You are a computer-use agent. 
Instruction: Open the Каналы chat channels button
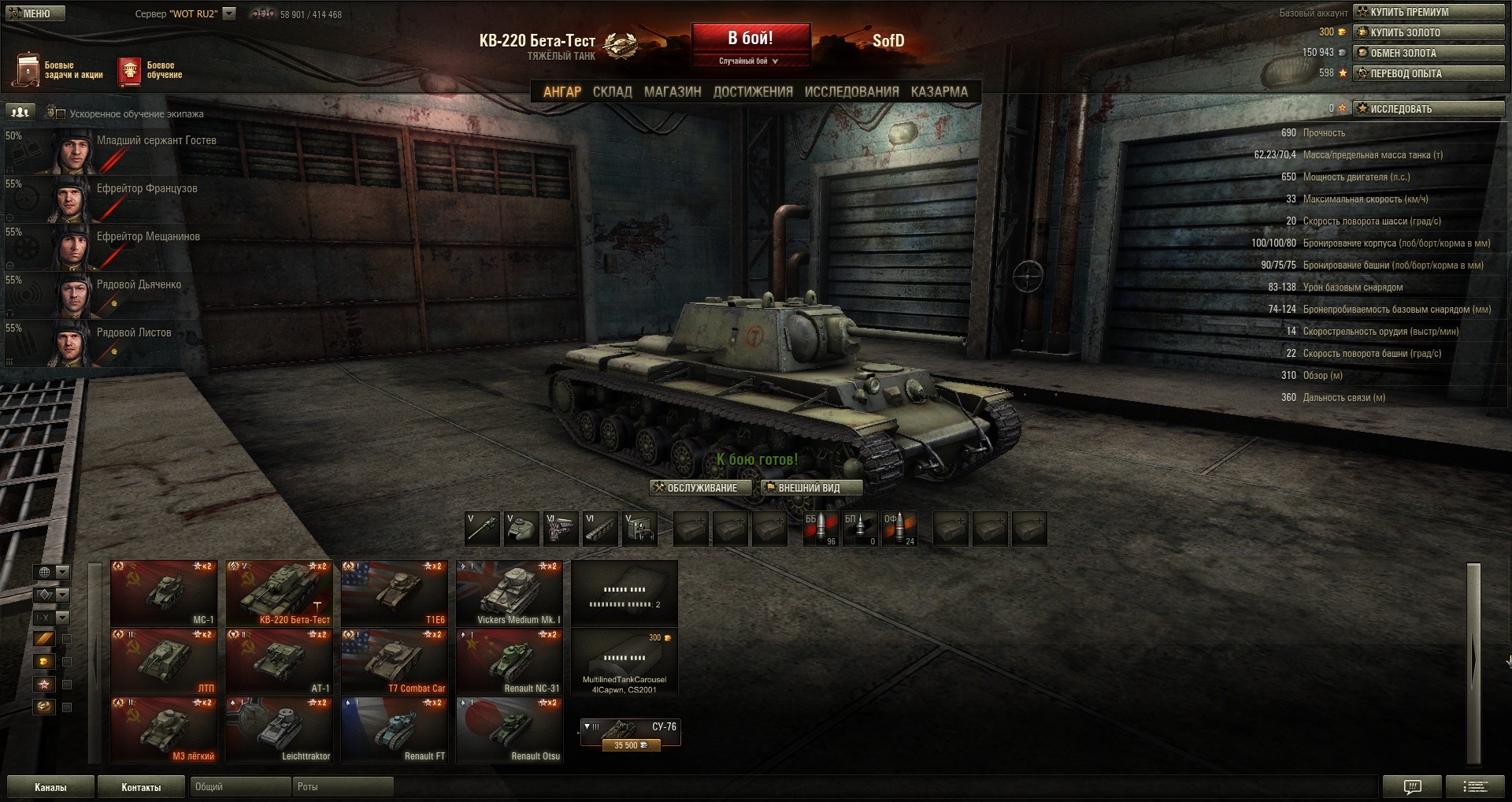coord(50,787)
